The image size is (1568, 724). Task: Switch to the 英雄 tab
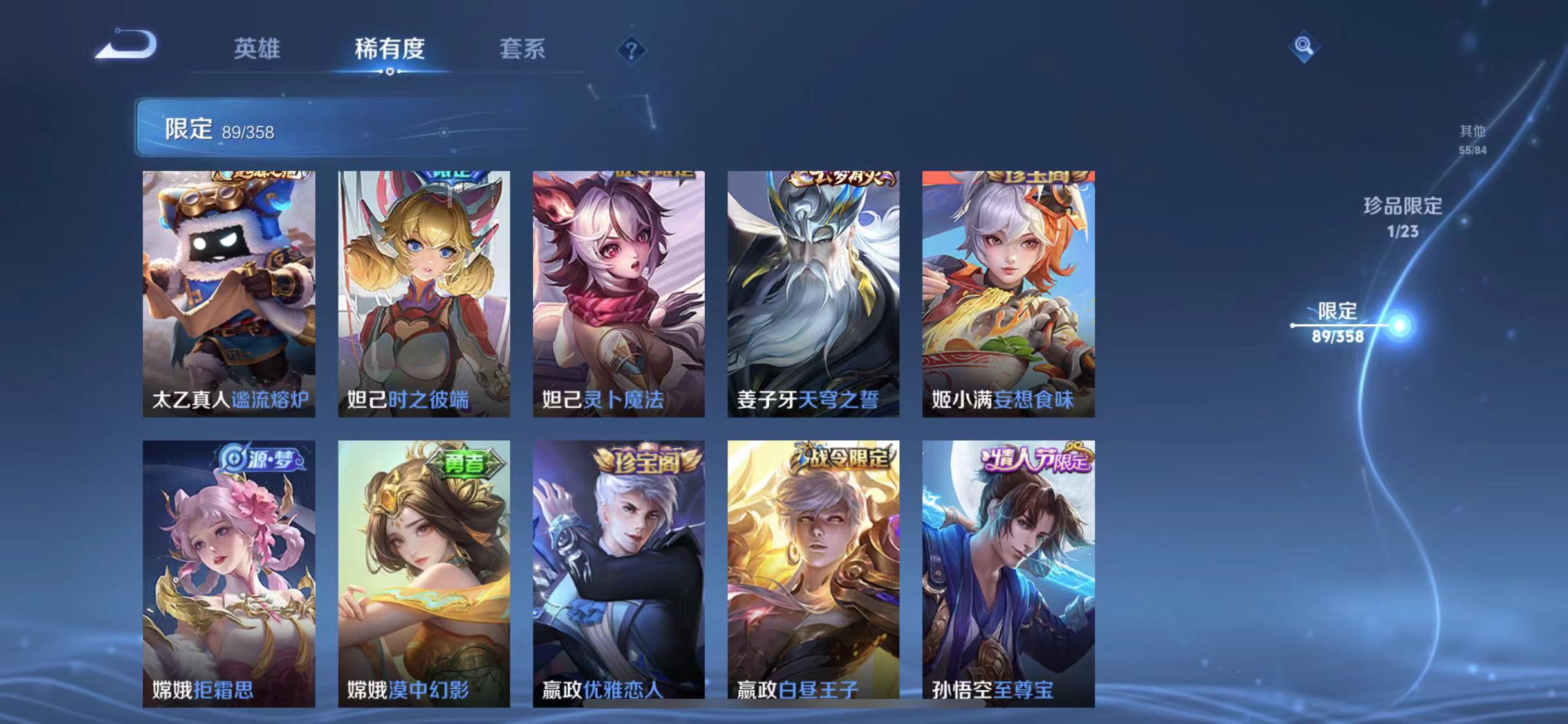pos(257,50)
